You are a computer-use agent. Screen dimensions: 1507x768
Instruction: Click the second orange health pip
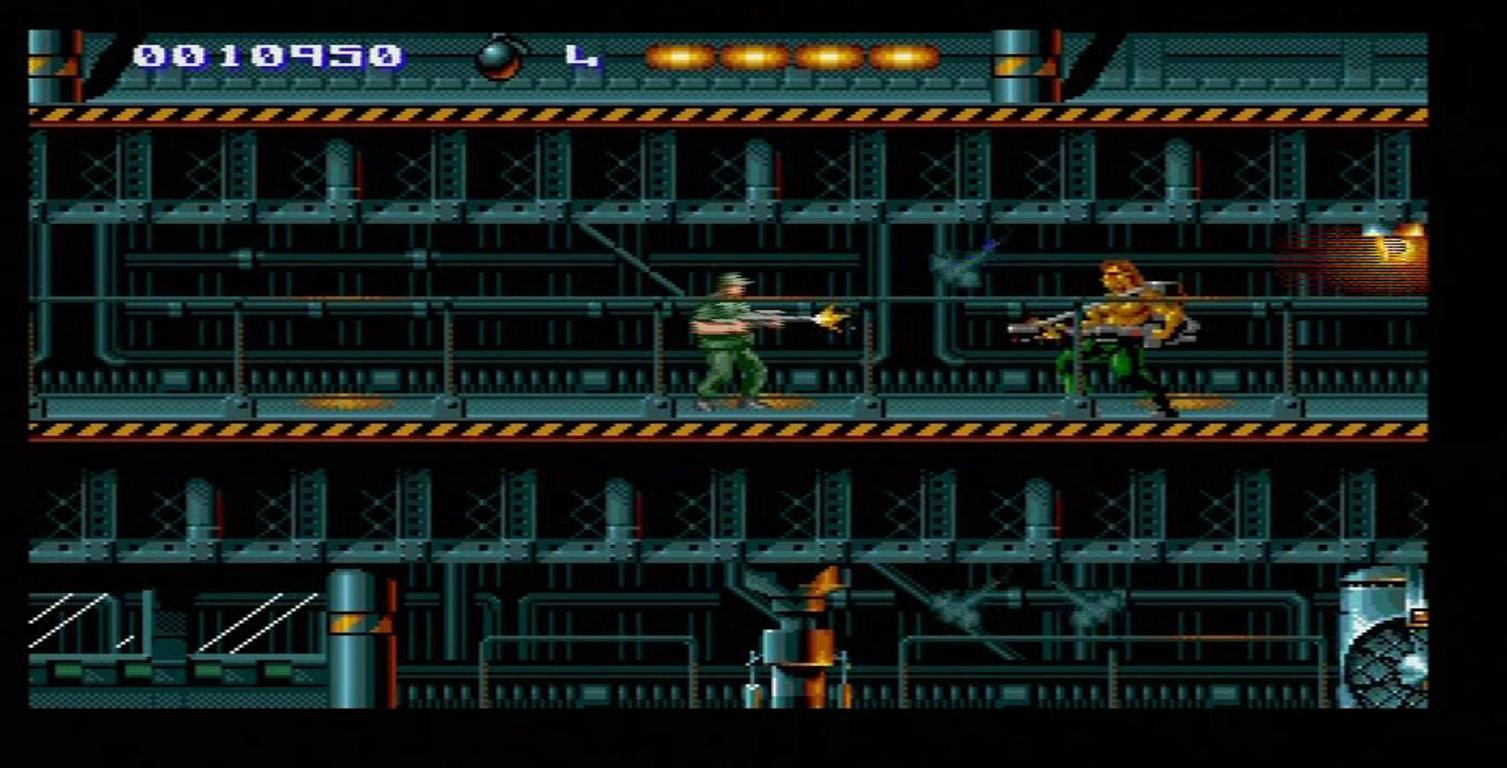point(757,57)
